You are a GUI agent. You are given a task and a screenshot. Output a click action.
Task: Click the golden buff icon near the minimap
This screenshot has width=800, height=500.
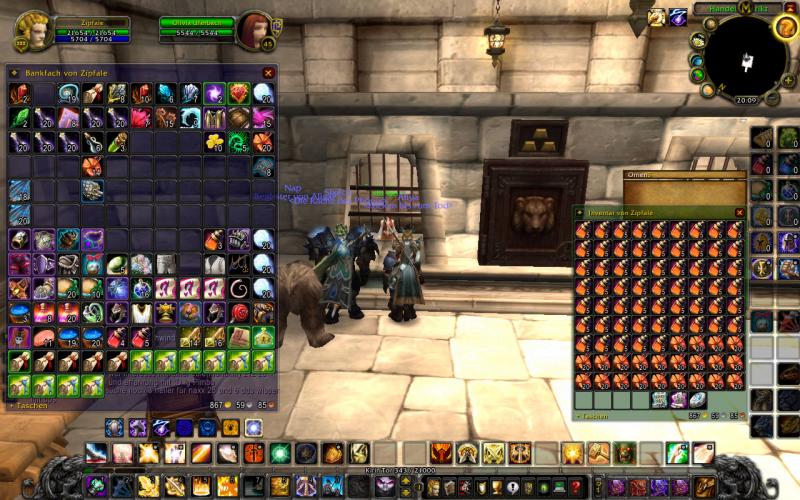tap(656, 16)
